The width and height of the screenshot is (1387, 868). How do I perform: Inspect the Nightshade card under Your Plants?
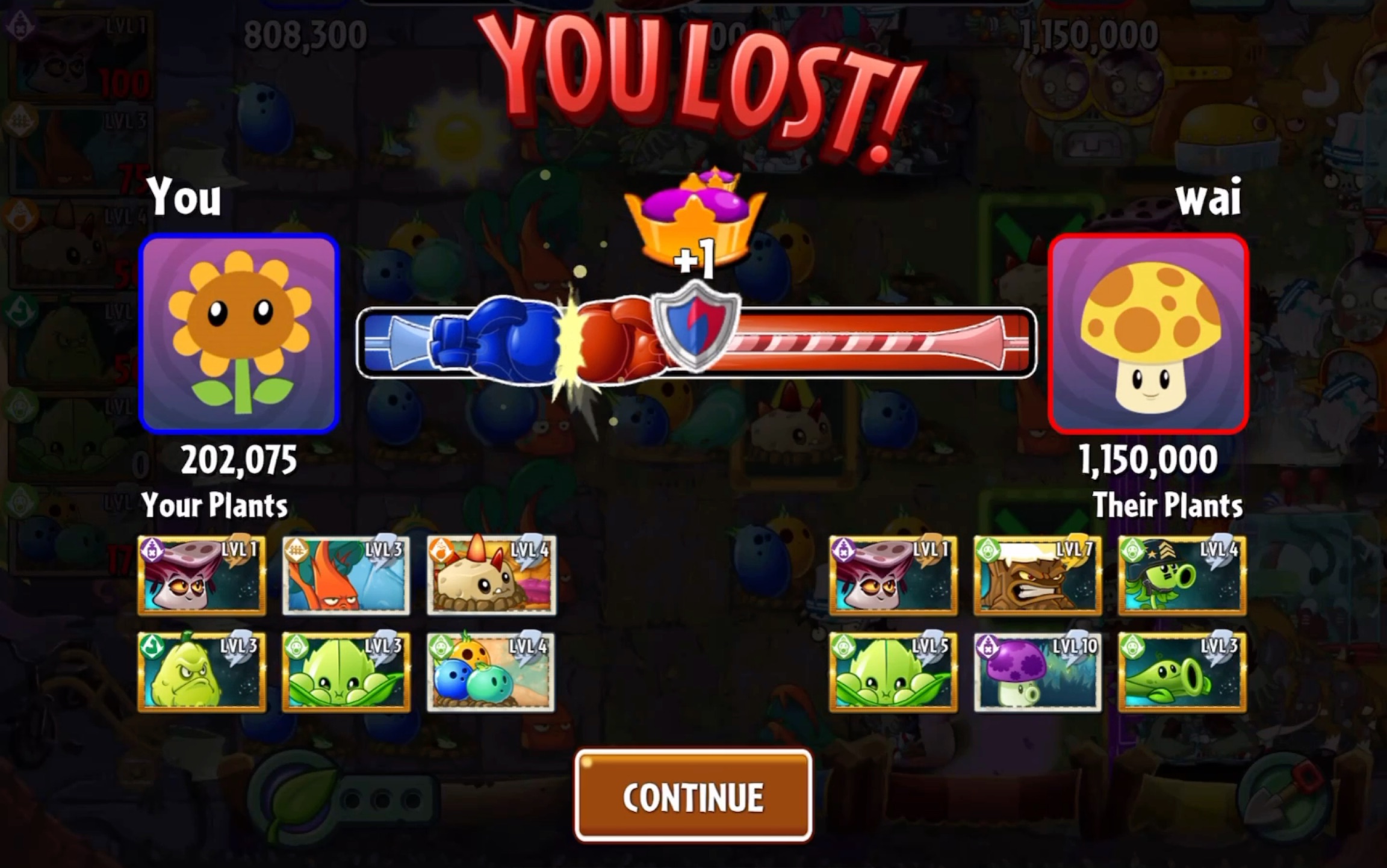[x=202, y=575]
